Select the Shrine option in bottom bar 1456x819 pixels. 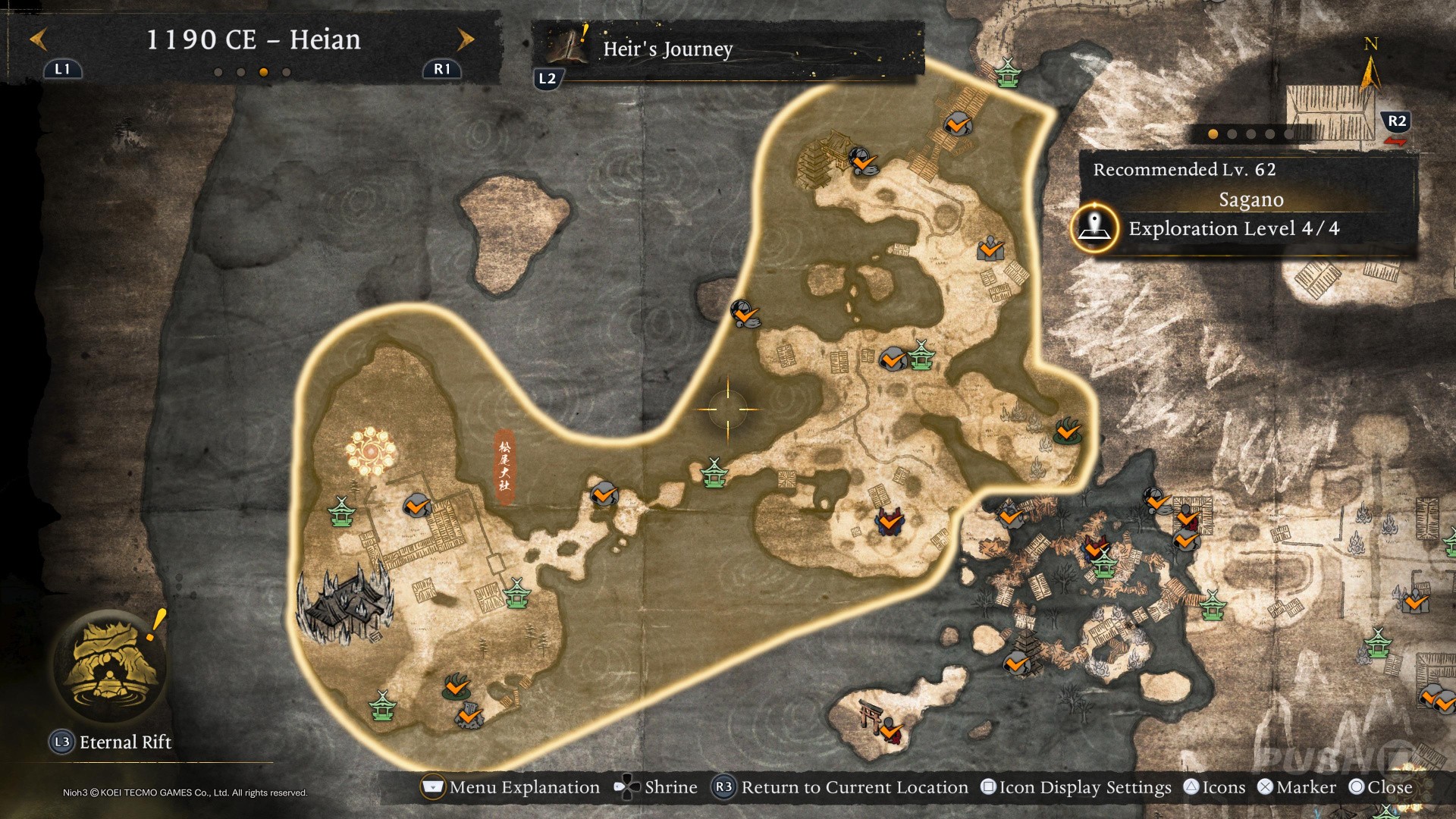pyautogui.click(x=657, y=787)
